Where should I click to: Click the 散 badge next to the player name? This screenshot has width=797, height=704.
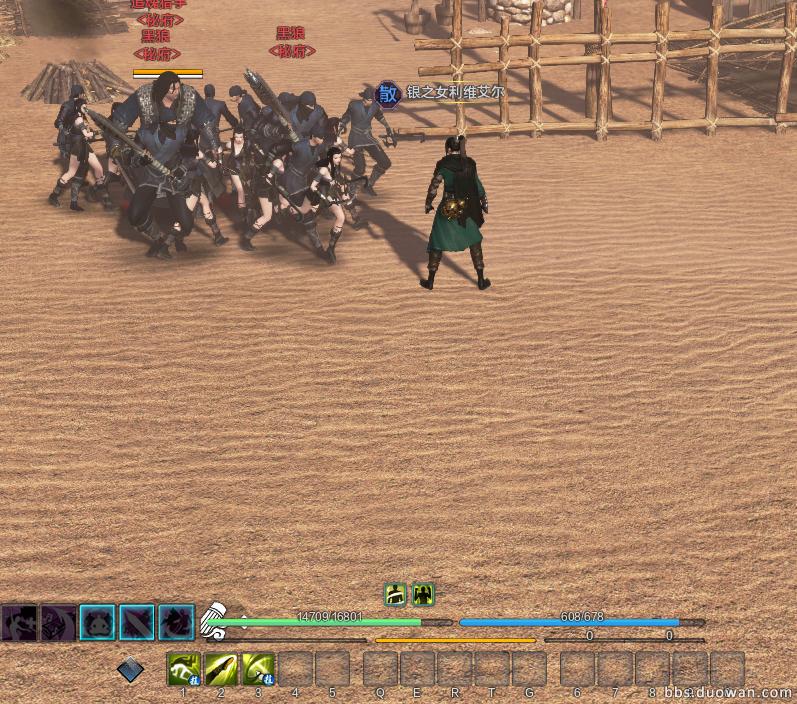pyautogui.click(x=388, y=95)
